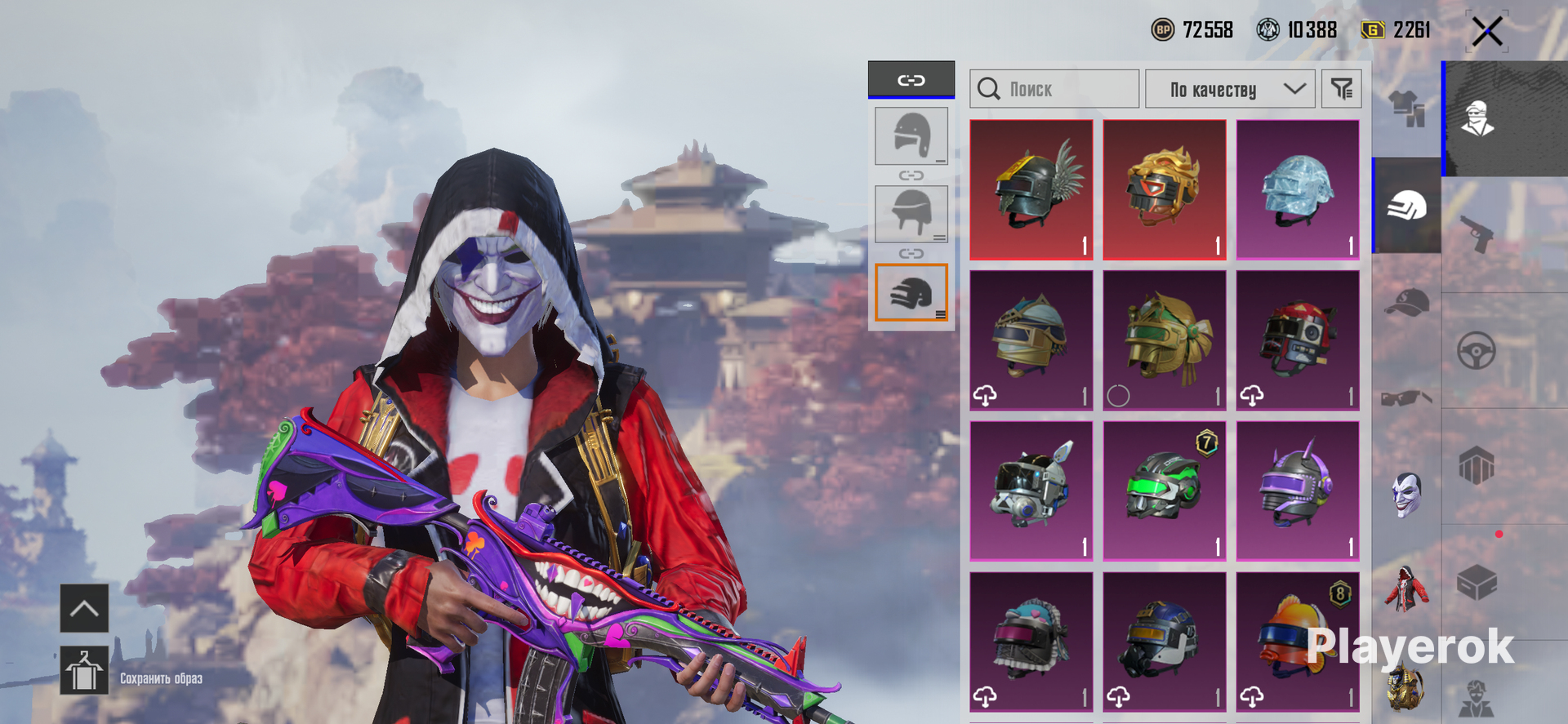
Task: Choose the red robot camera helmet
Action: (1298, 340)
